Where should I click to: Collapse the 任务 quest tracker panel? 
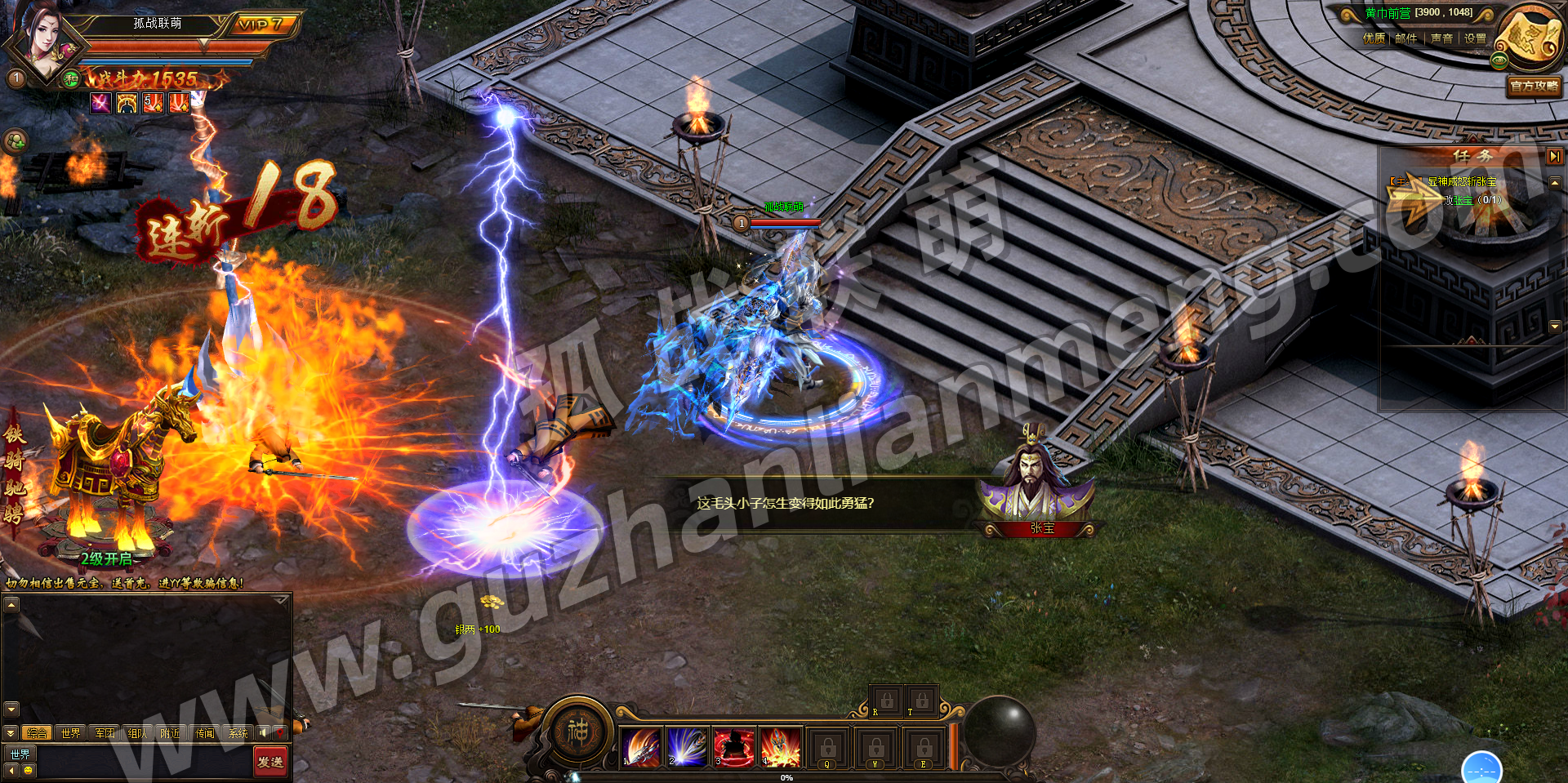coord(1554,155)
